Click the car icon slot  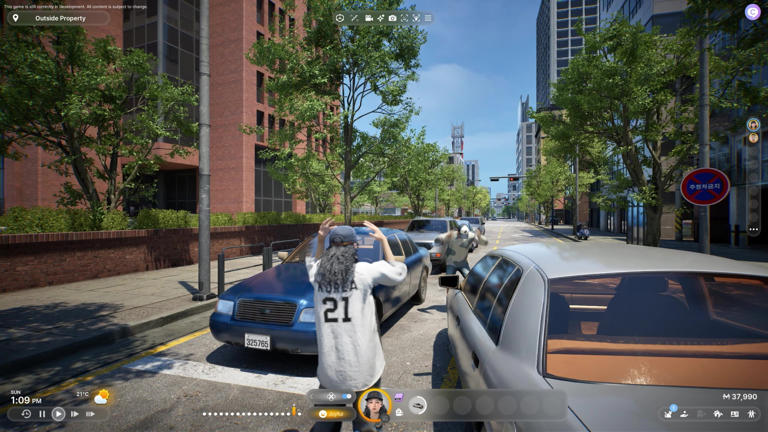point(418,405)
